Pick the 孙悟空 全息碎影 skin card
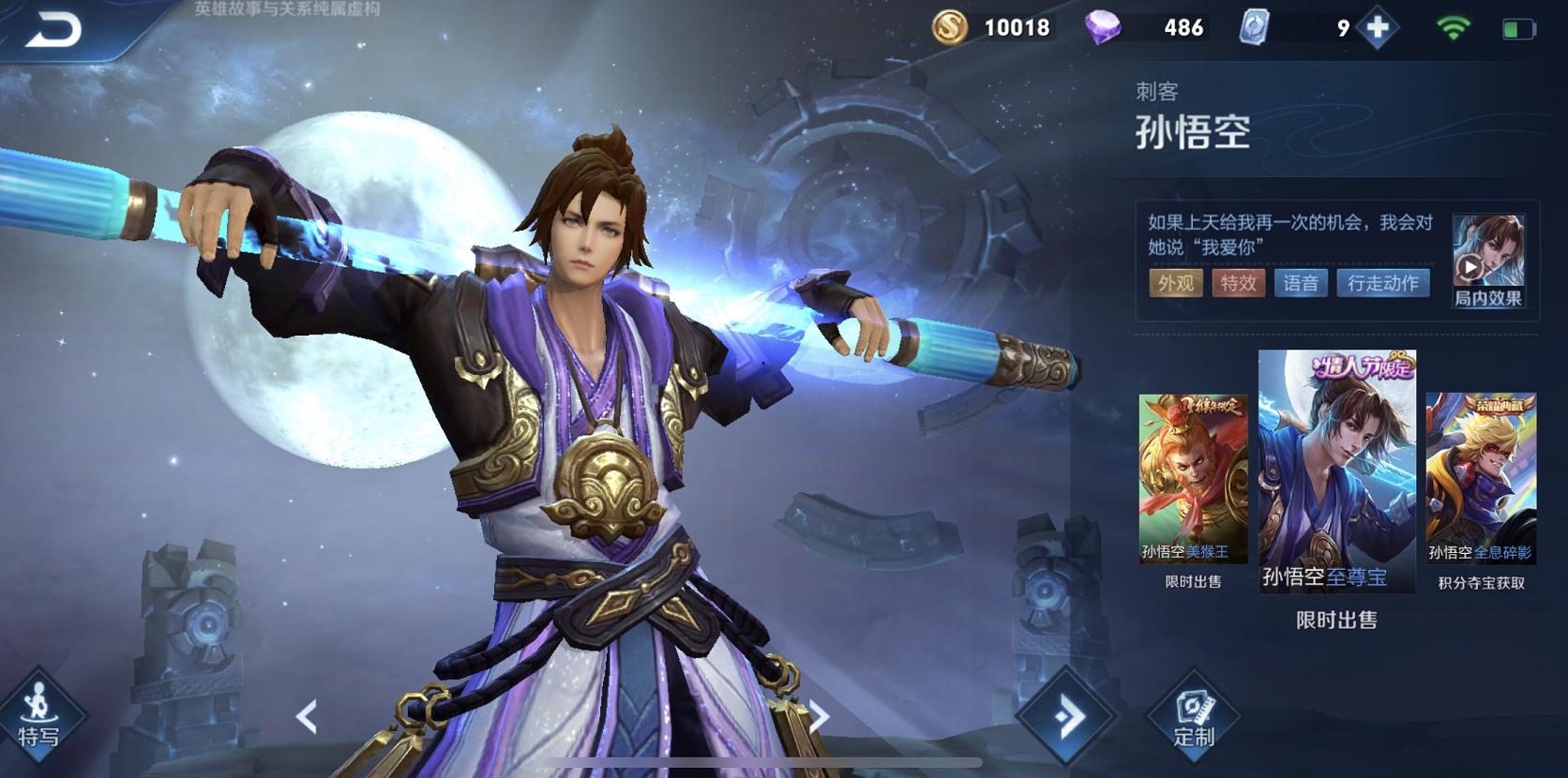The image size is (1568, 778). 1481,478
